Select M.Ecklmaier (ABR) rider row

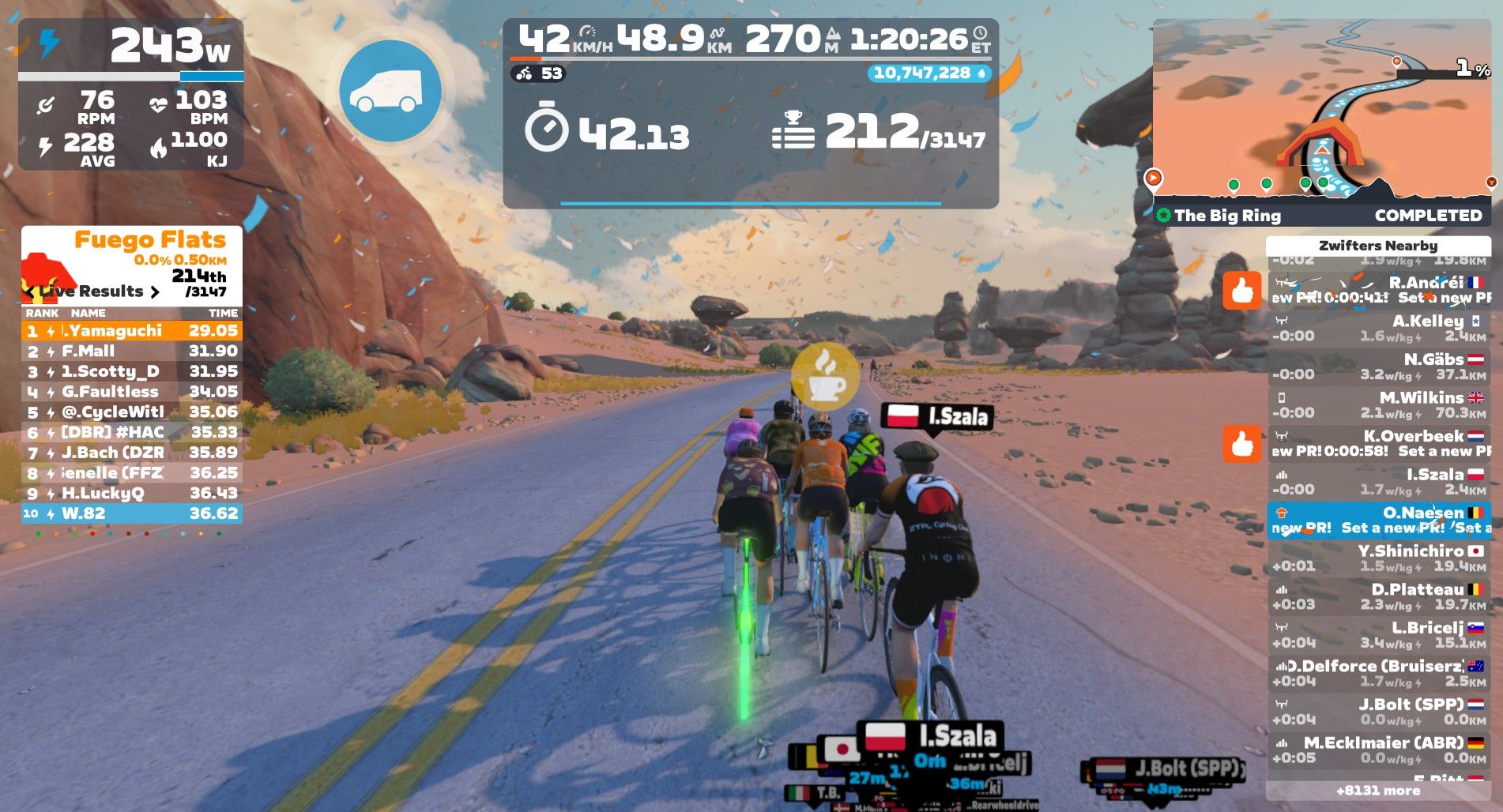tap(1379, 750)
